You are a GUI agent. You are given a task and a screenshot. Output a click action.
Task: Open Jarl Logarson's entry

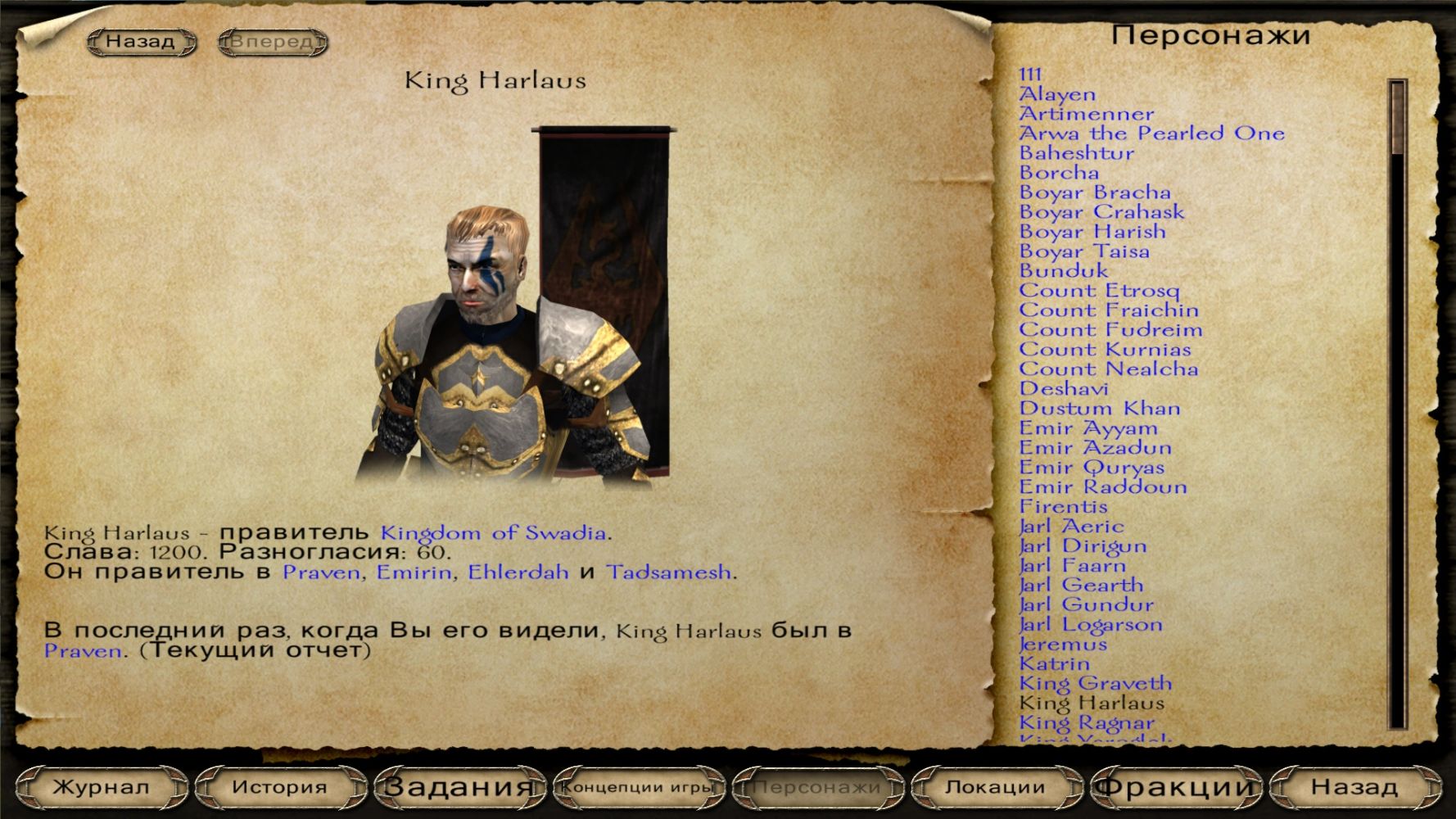coord(1091,625)
